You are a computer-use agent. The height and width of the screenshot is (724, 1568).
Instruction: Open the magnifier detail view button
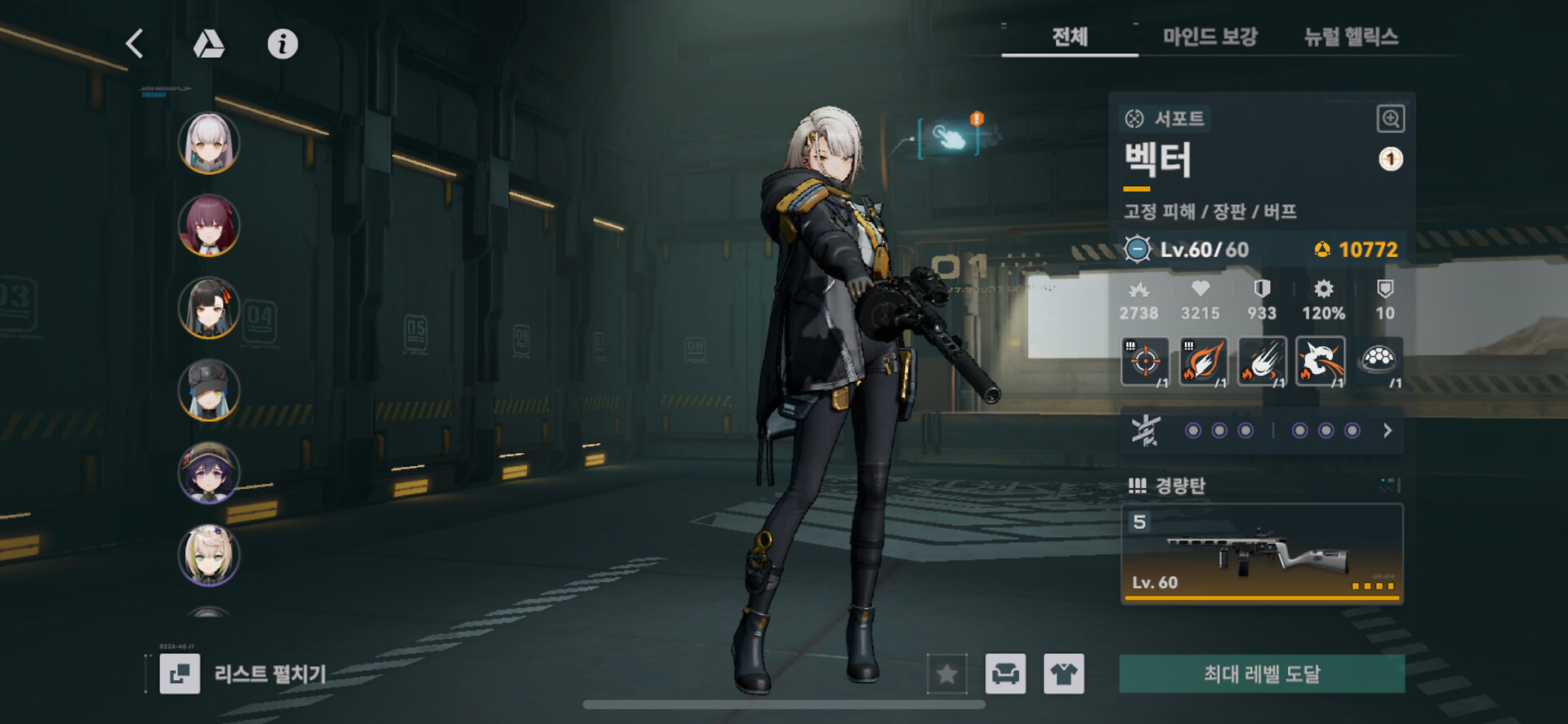1390,119
